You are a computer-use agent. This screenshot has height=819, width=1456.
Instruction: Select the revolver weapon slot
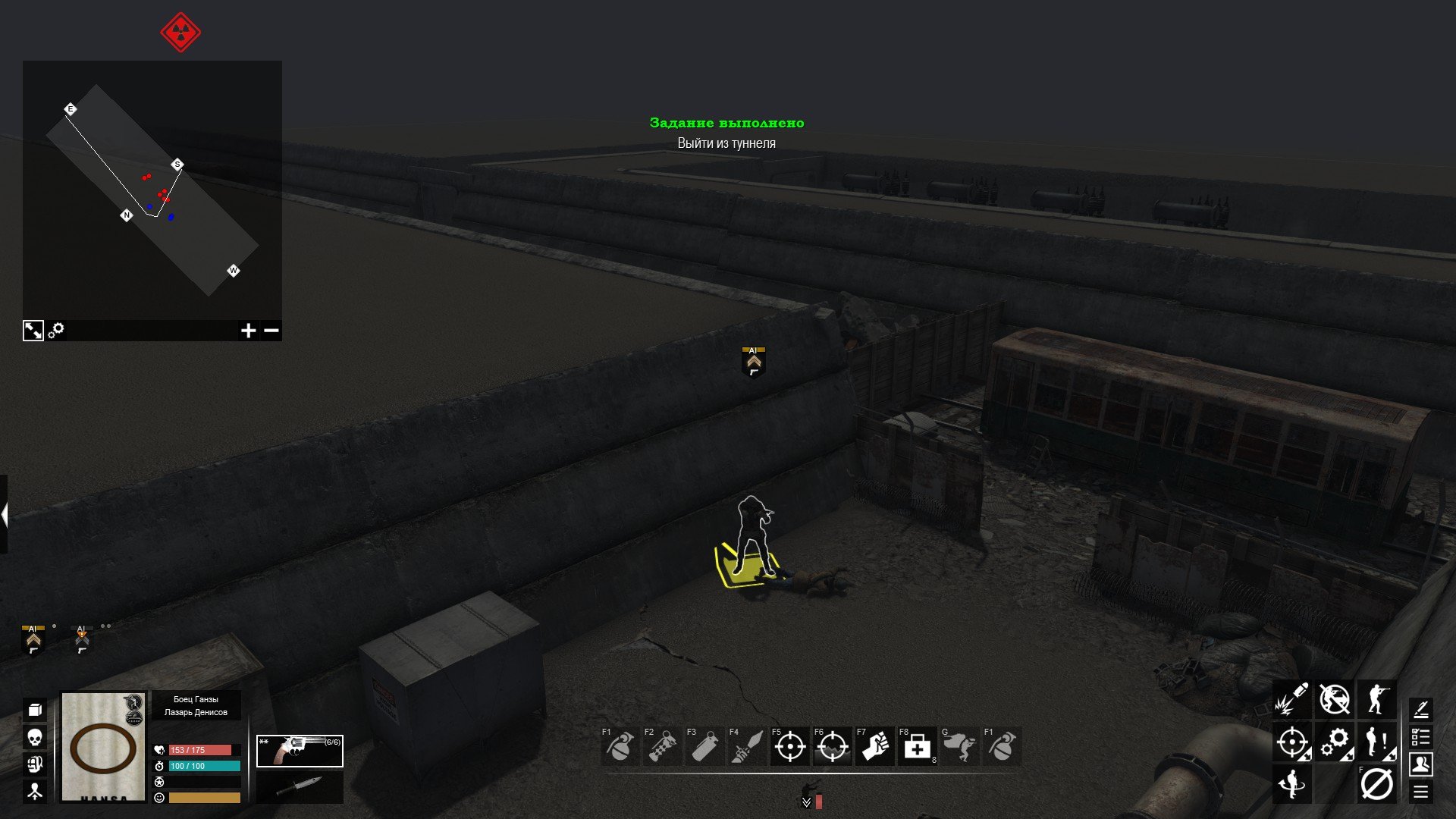point(300,751)
